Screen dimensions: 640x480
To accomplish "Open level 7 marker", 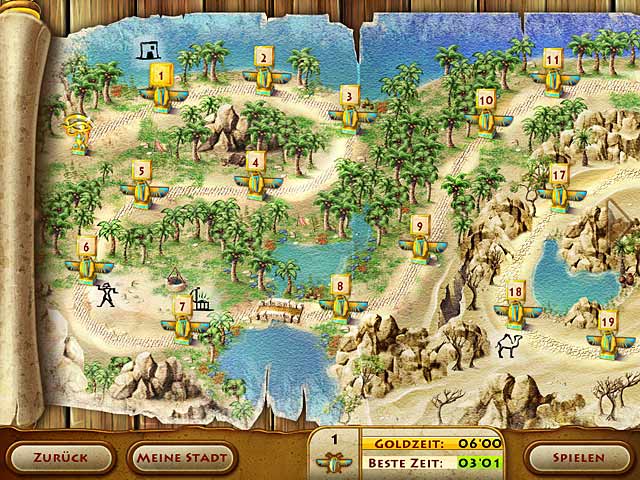I will [x=183, y=320].
